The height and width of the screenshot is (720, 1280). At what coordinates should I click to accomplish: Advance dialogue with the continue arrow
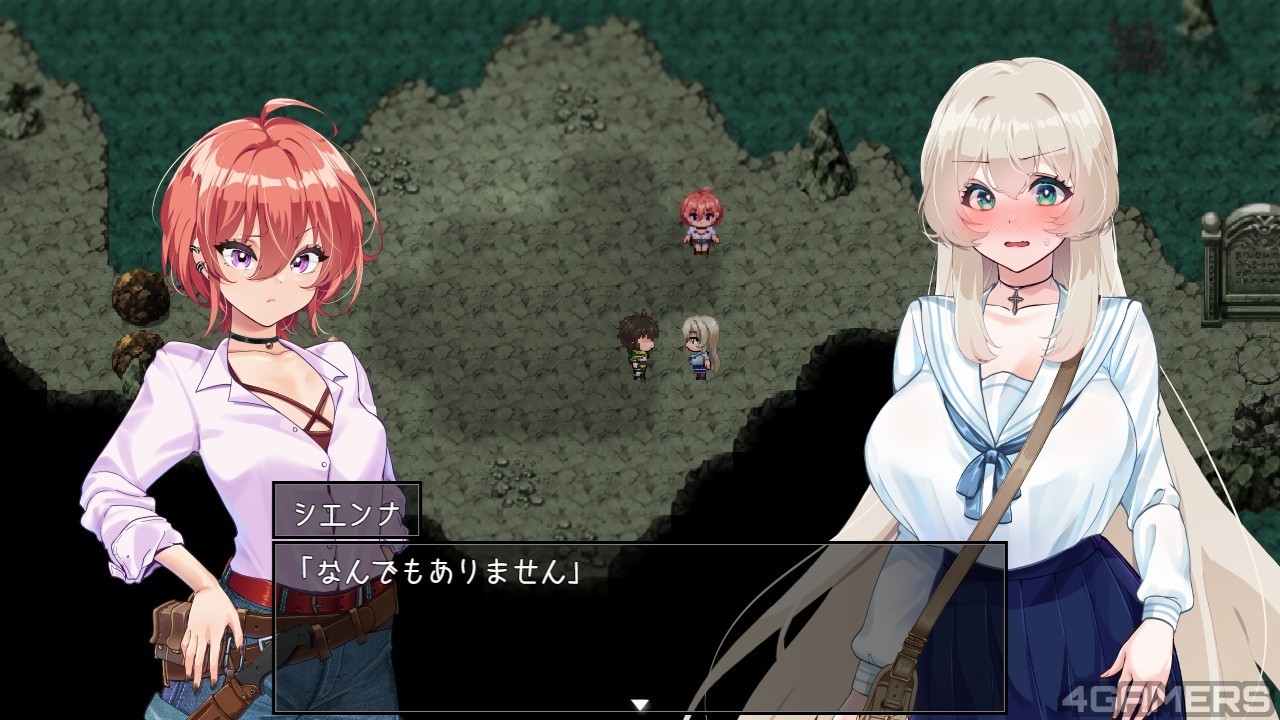(640, 704)
